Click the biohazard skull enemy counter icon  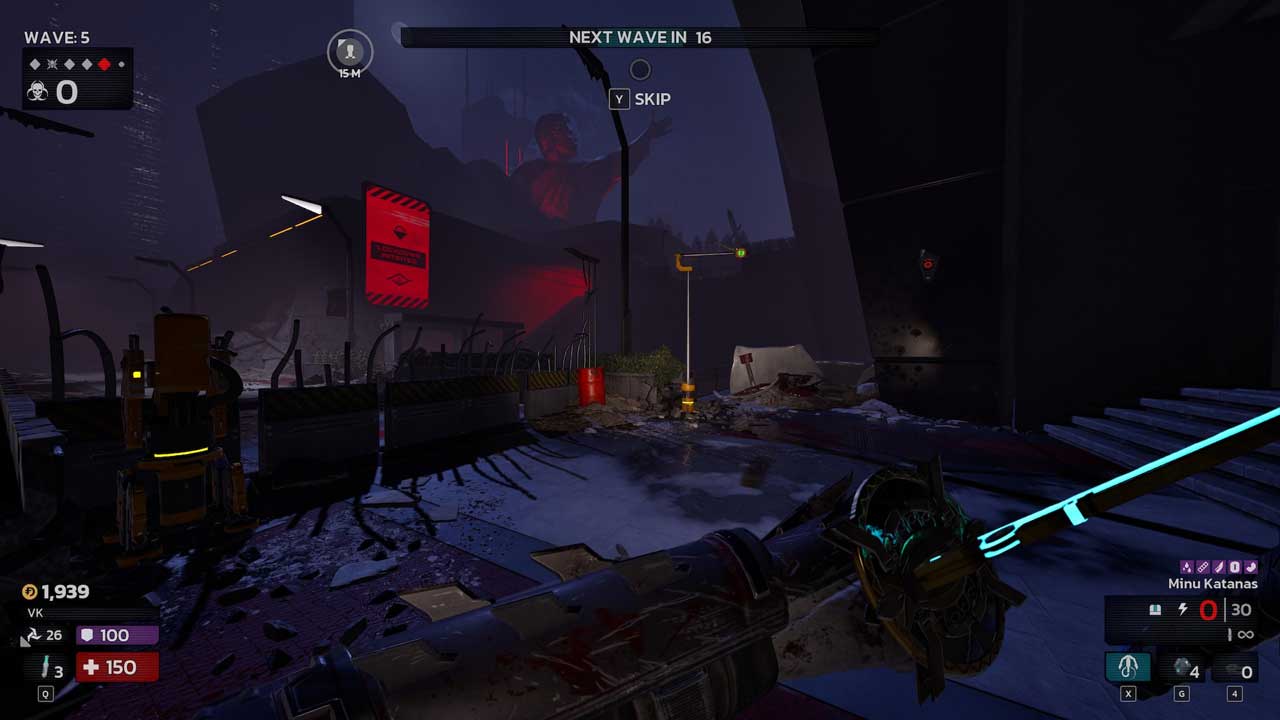coord(38,92)
